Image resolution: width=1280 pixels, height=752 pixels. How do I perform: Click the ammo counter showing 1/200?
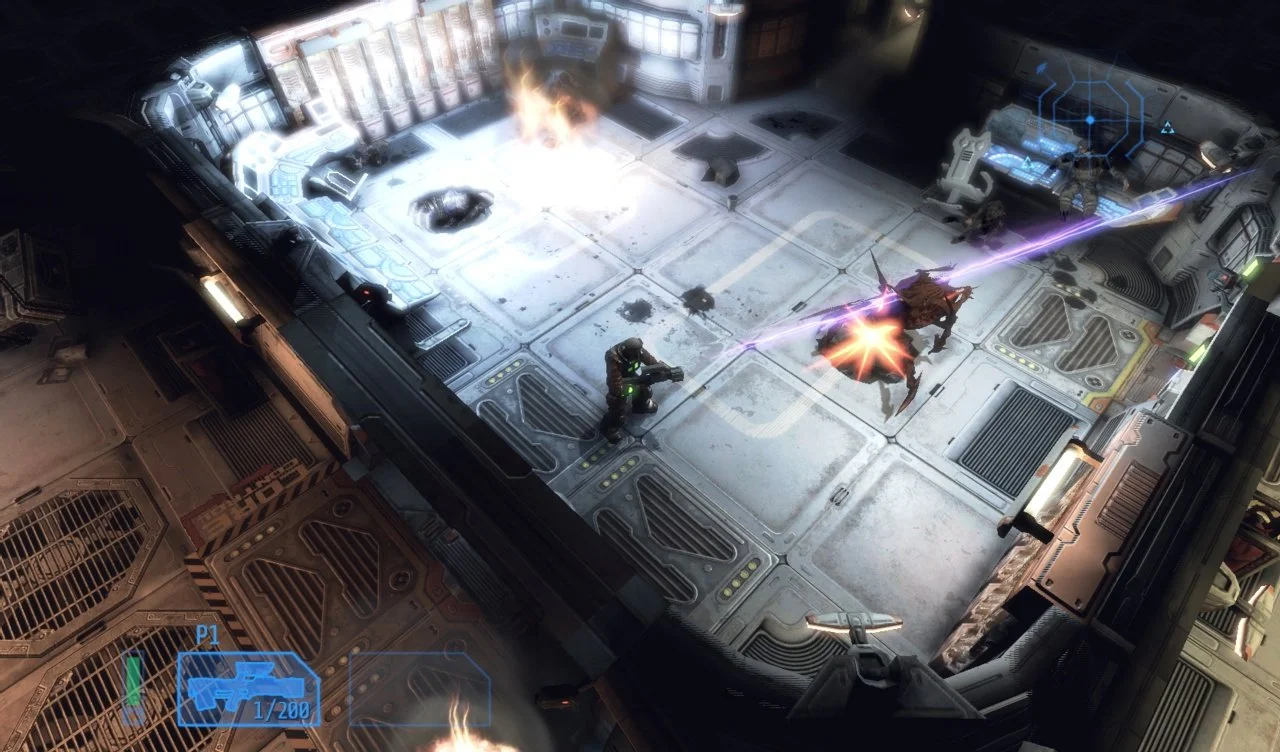(x=281, y=710)
